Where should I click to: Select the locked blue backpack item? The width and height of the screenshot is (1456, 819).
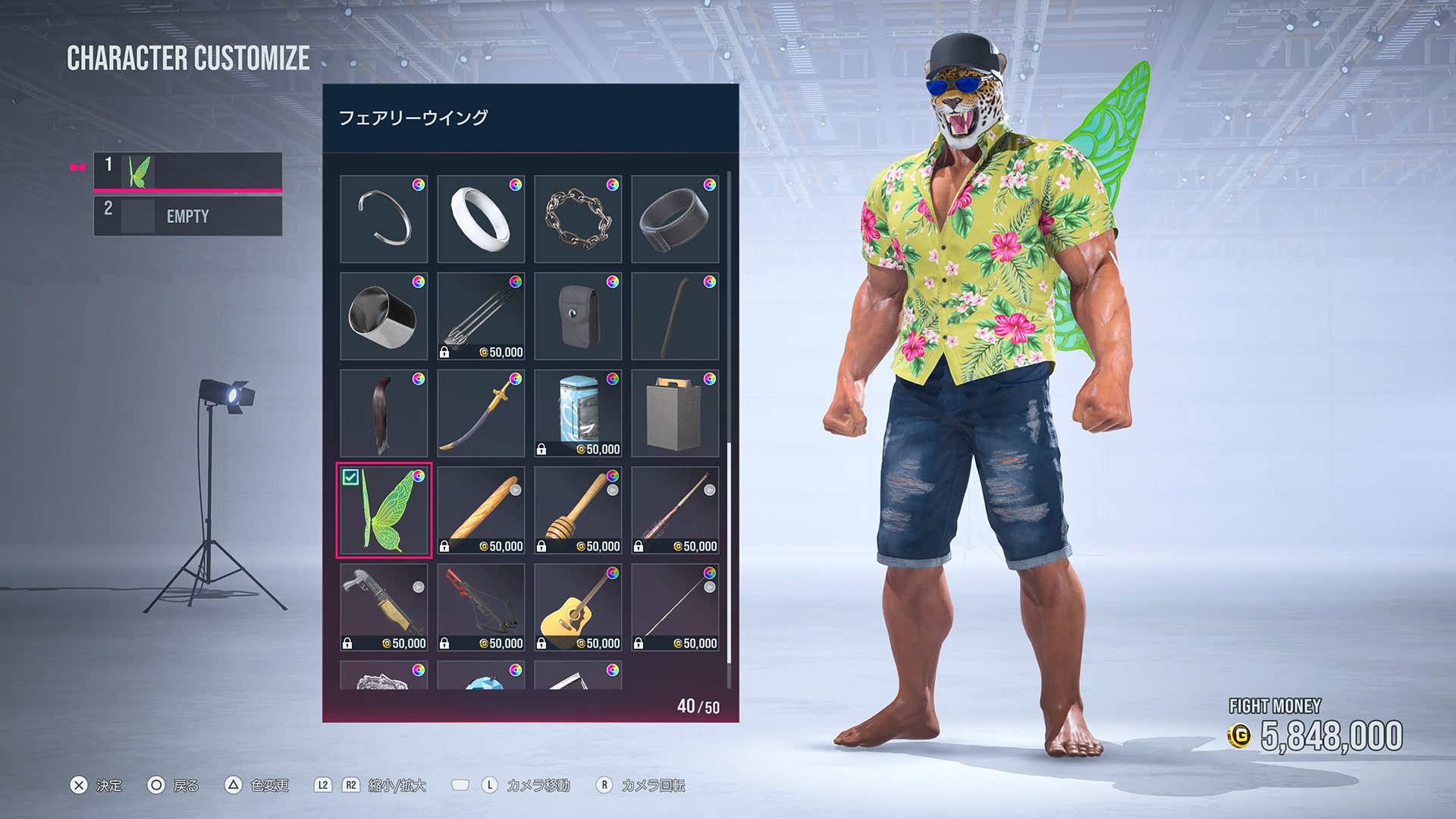pos(578,413)
